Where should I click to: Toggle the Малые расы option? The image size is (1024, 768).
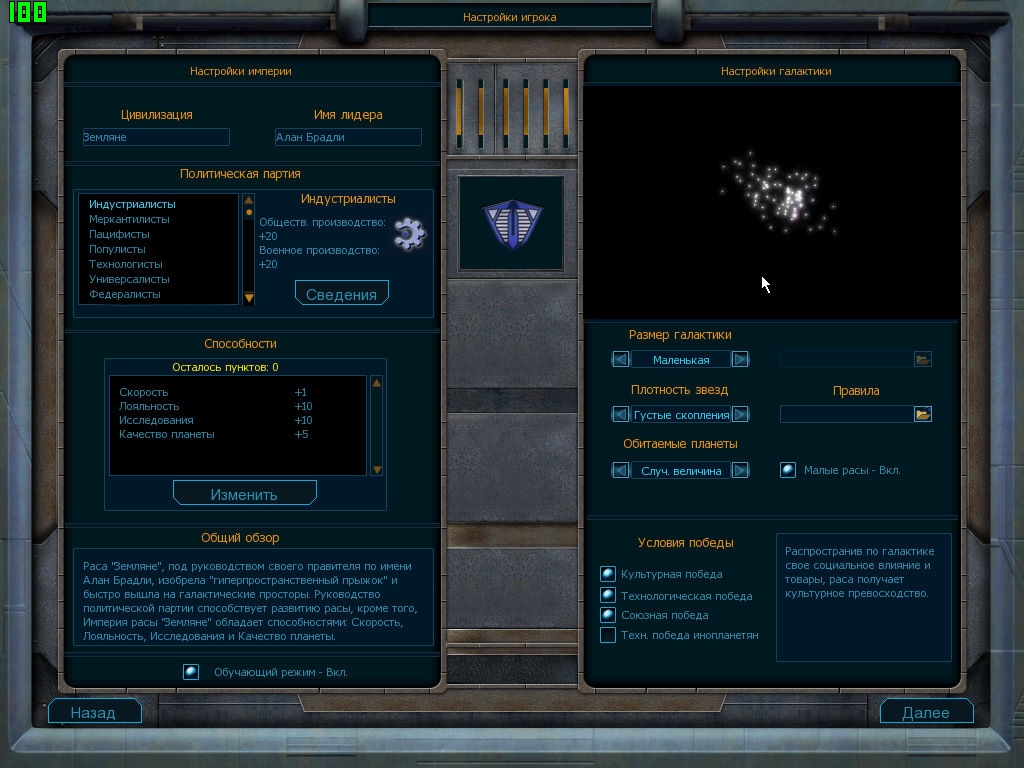pyautogui.click(x=788, y=470)
